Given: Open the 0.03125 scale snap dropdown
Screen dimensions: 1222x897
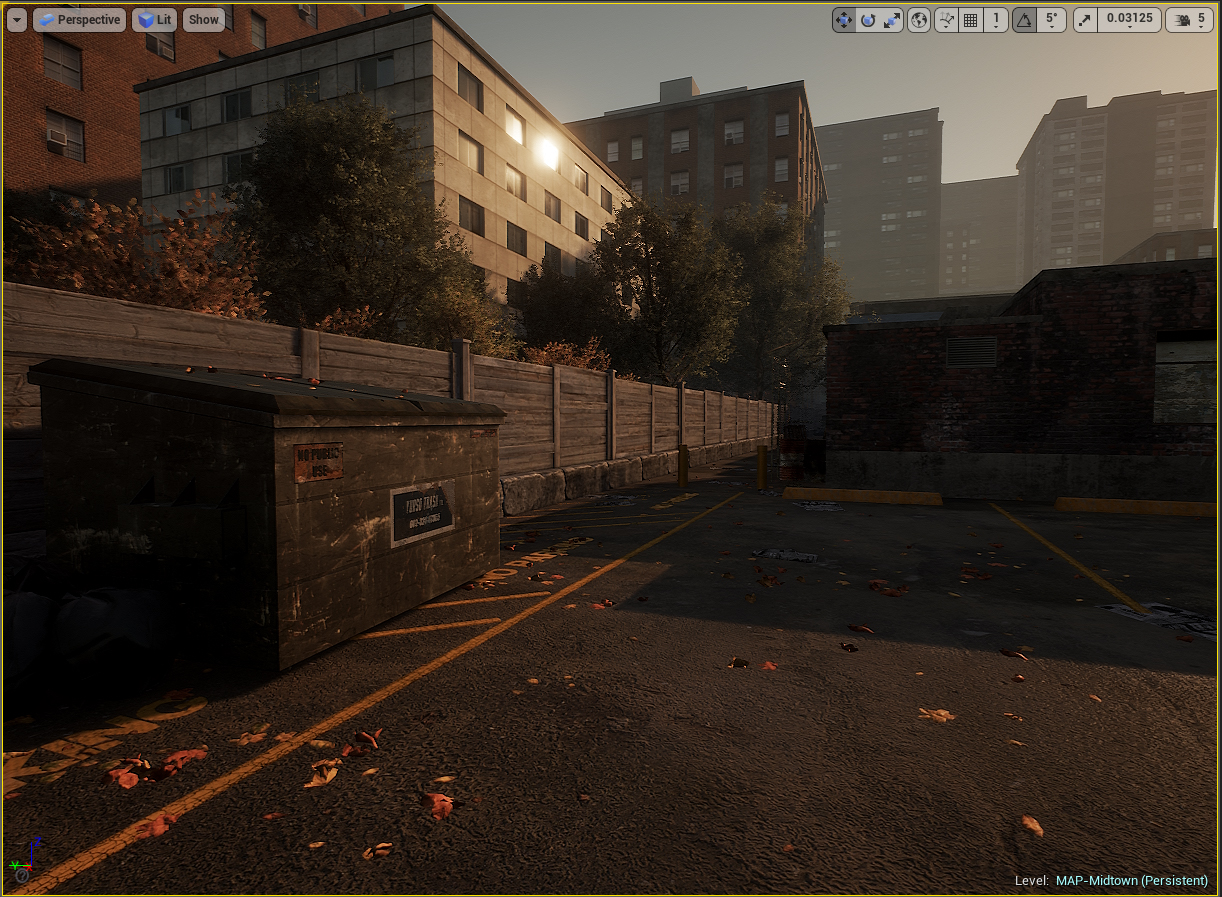Looking at the screenshot, I should (x=1128, y=20).
